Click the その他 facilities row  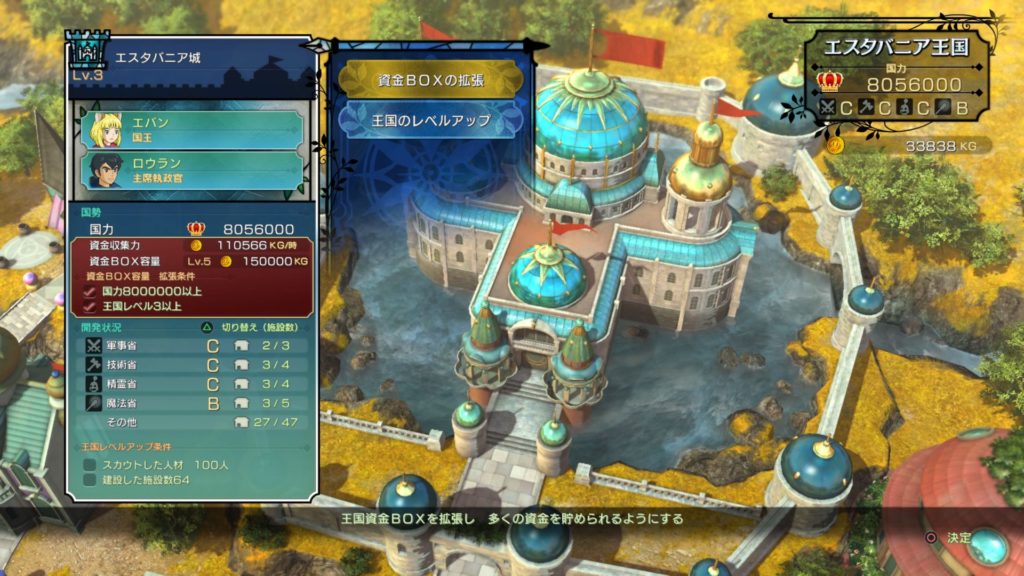[x=190, y=422]
